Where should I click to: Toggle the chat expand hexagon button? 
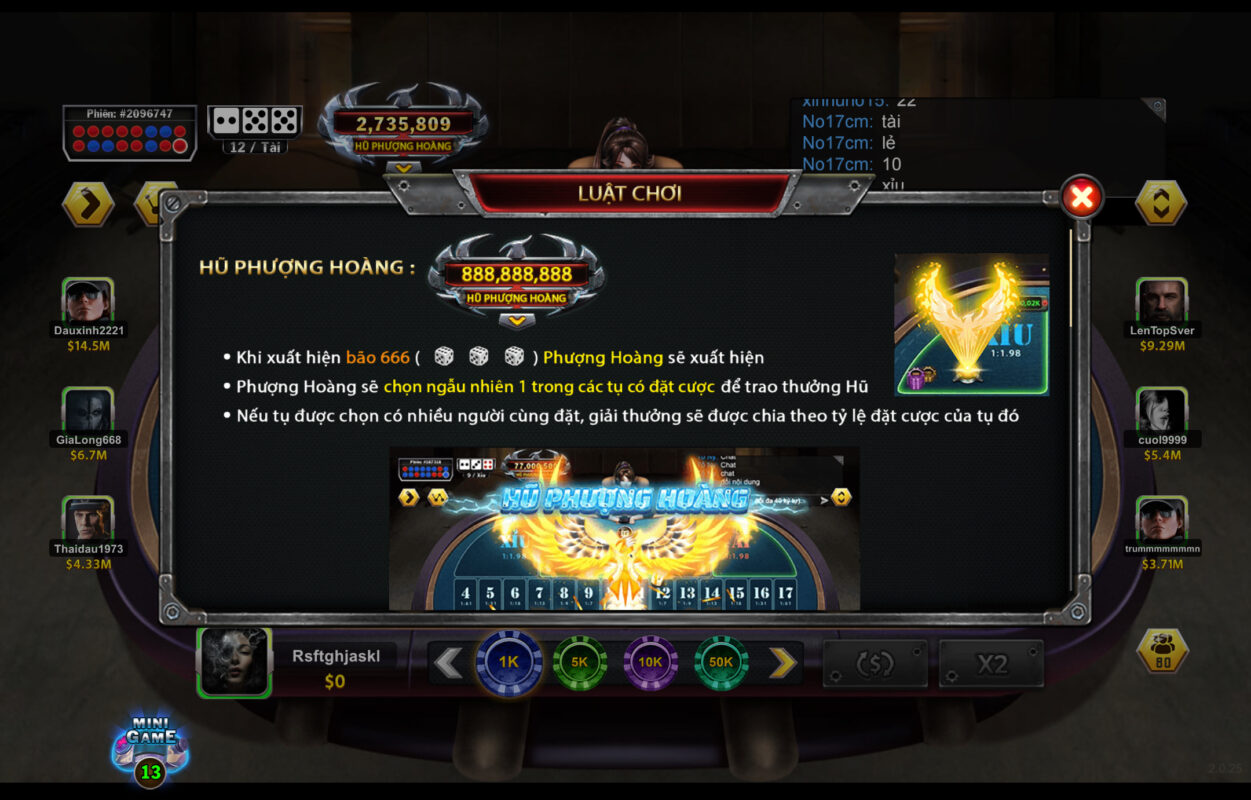coord(1162,203)
